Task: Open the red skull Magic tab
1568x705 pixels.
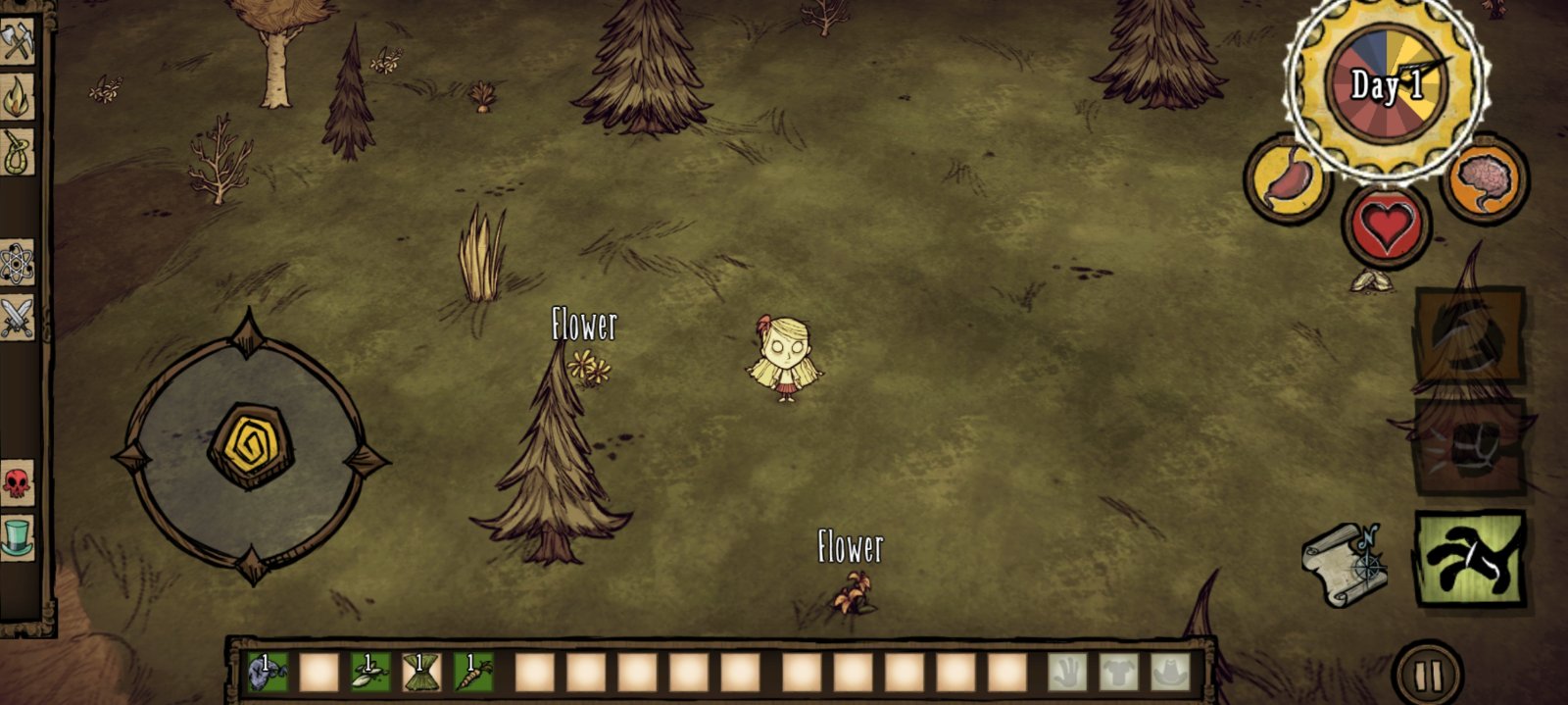Action: 17,482
